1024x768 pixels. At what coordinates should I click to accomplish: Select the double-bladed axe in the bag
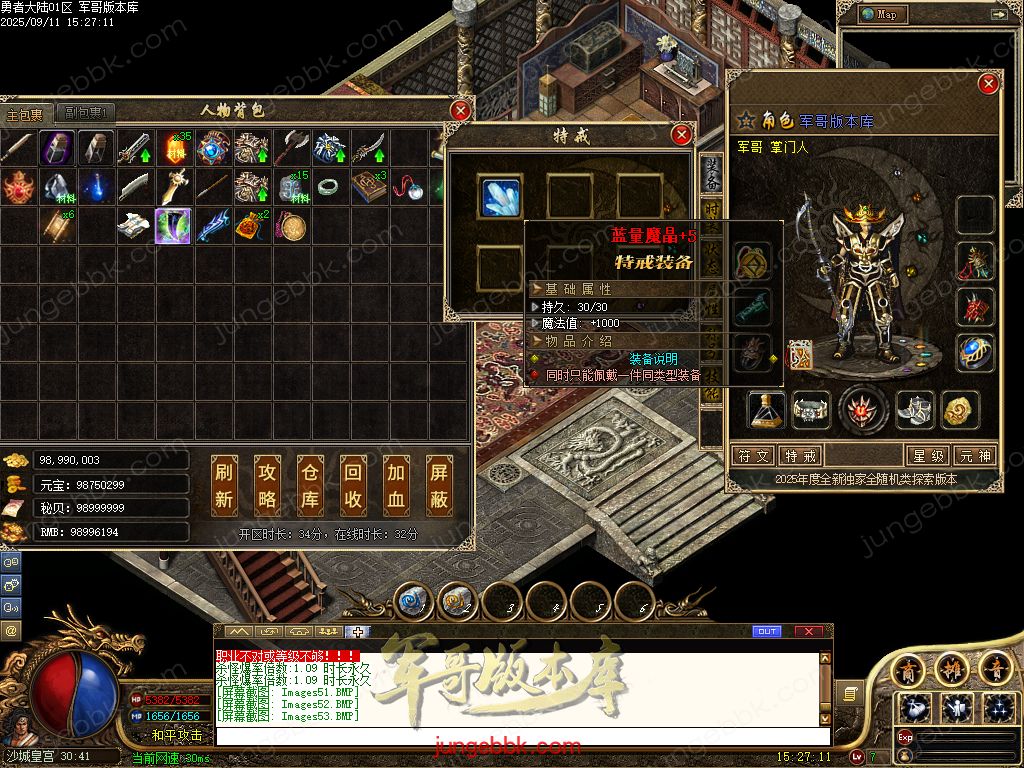click(x=290, y=148)
